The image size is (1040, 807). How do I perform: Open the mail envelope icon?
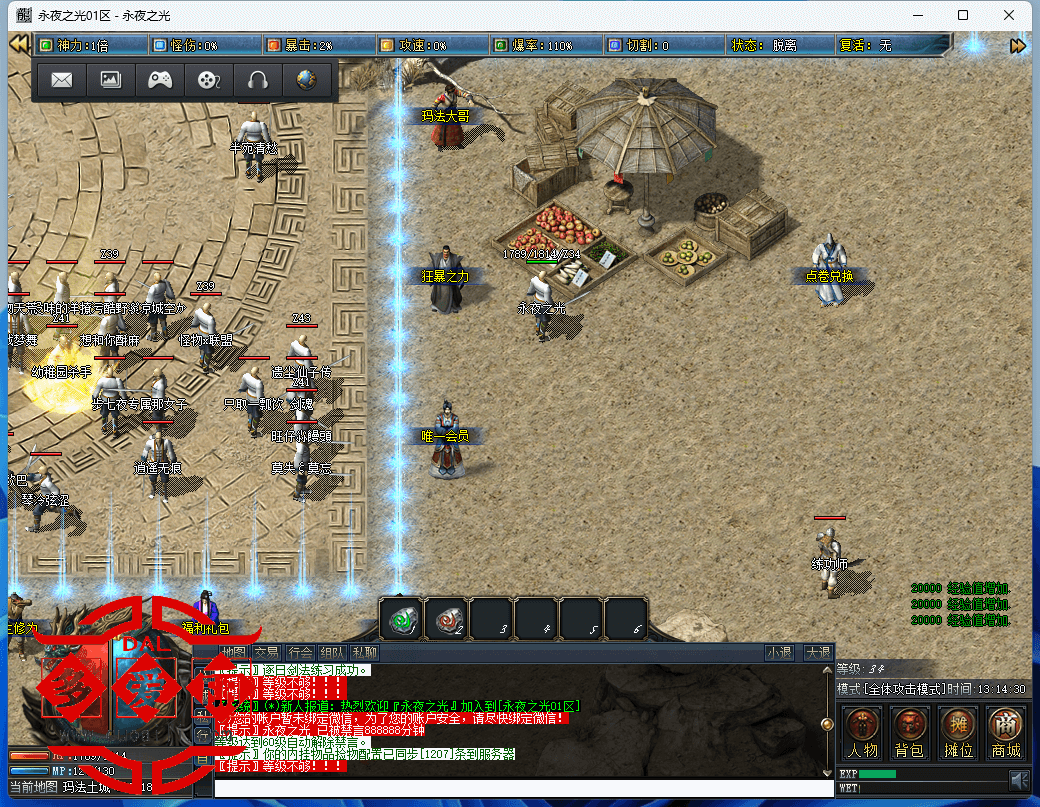61,80
